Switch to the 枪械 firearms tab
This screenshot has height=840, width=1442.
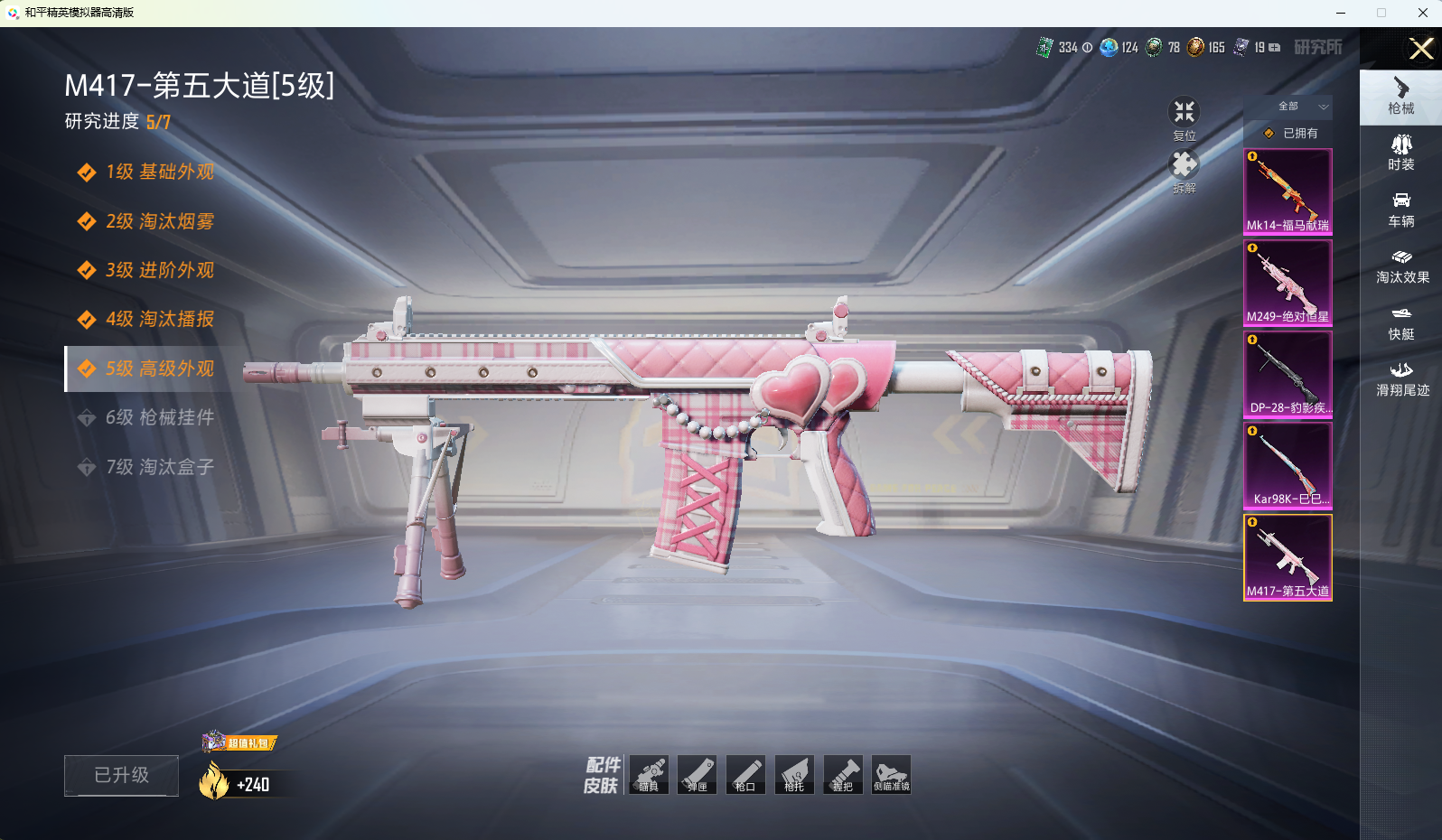pyautogui.click(x=1400, y=96)
